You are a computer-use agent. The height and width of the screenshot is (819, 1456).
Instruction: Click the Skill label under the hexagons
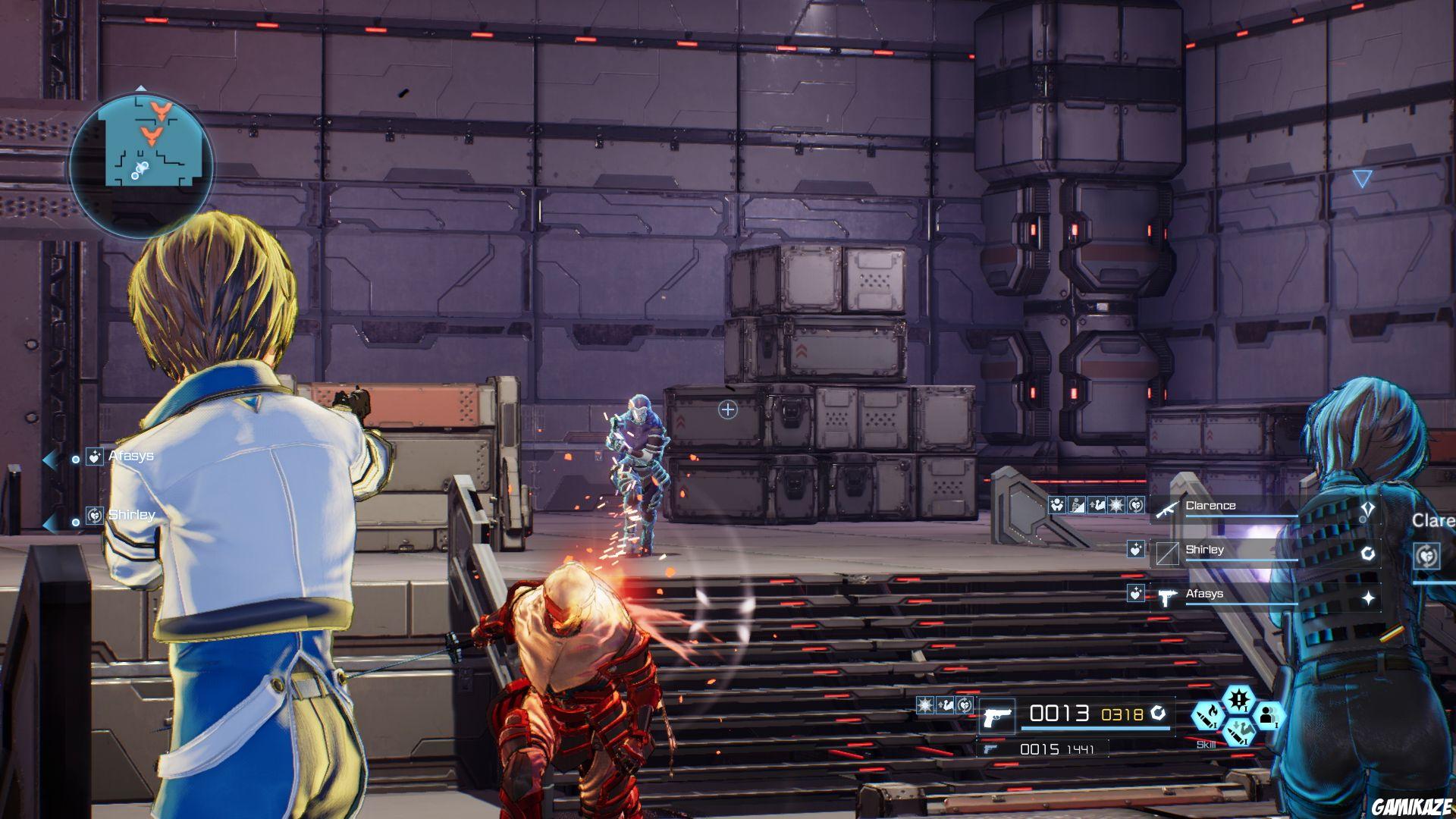(1206, 744)
